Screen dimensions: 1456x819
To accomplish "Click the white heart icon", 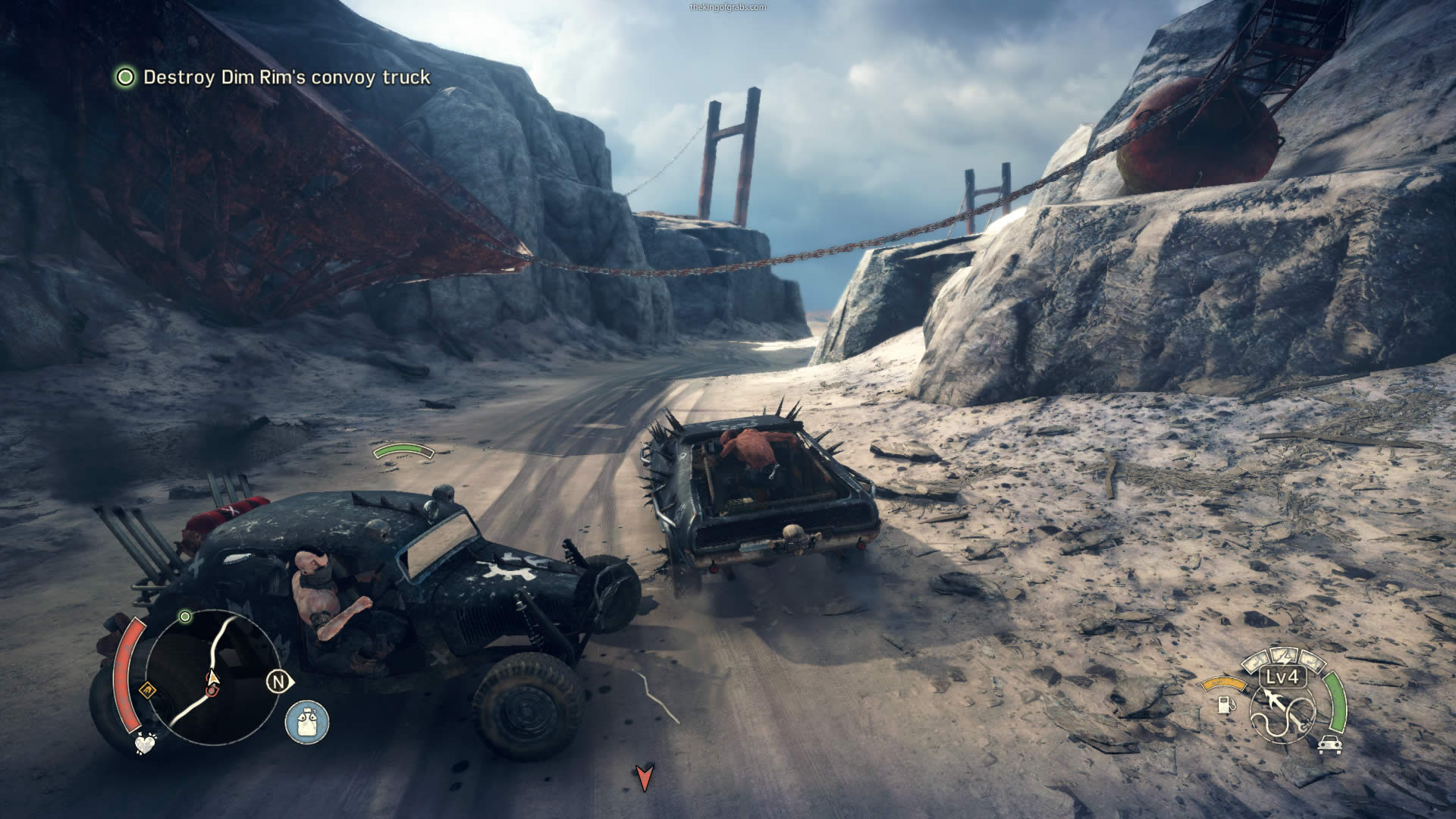I will coord(145,743).
